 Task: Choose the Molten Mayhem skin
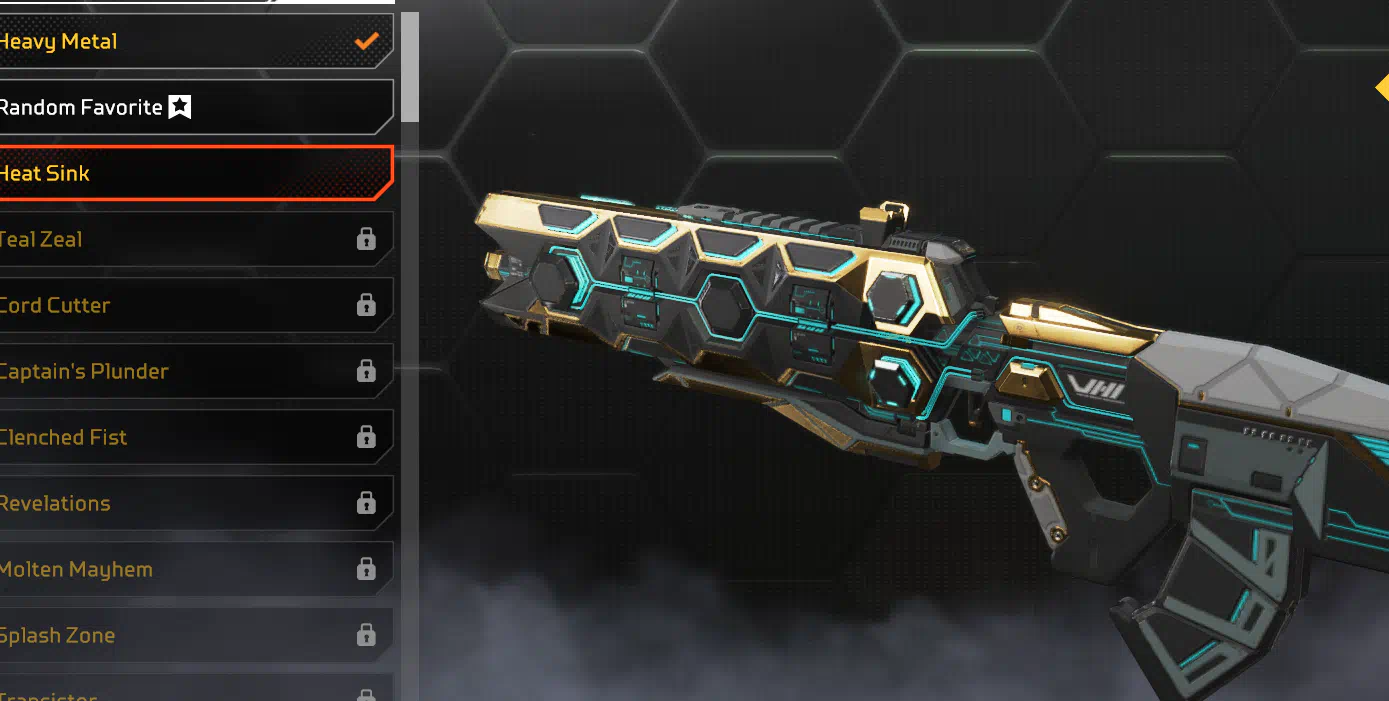[190, 569]
